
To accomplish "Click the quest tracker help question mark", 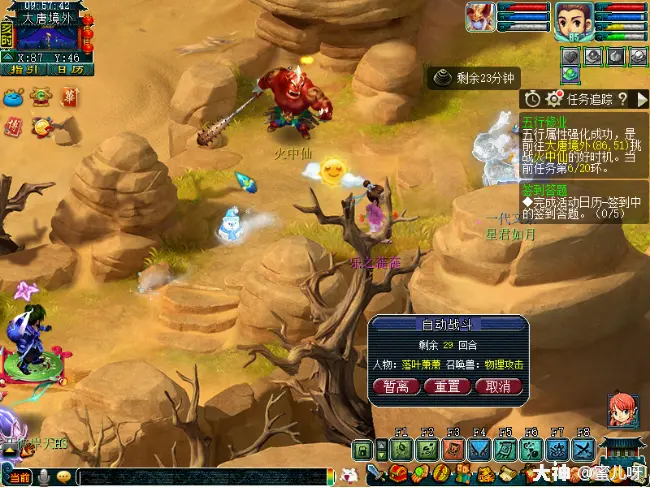I will pos(621,99).
